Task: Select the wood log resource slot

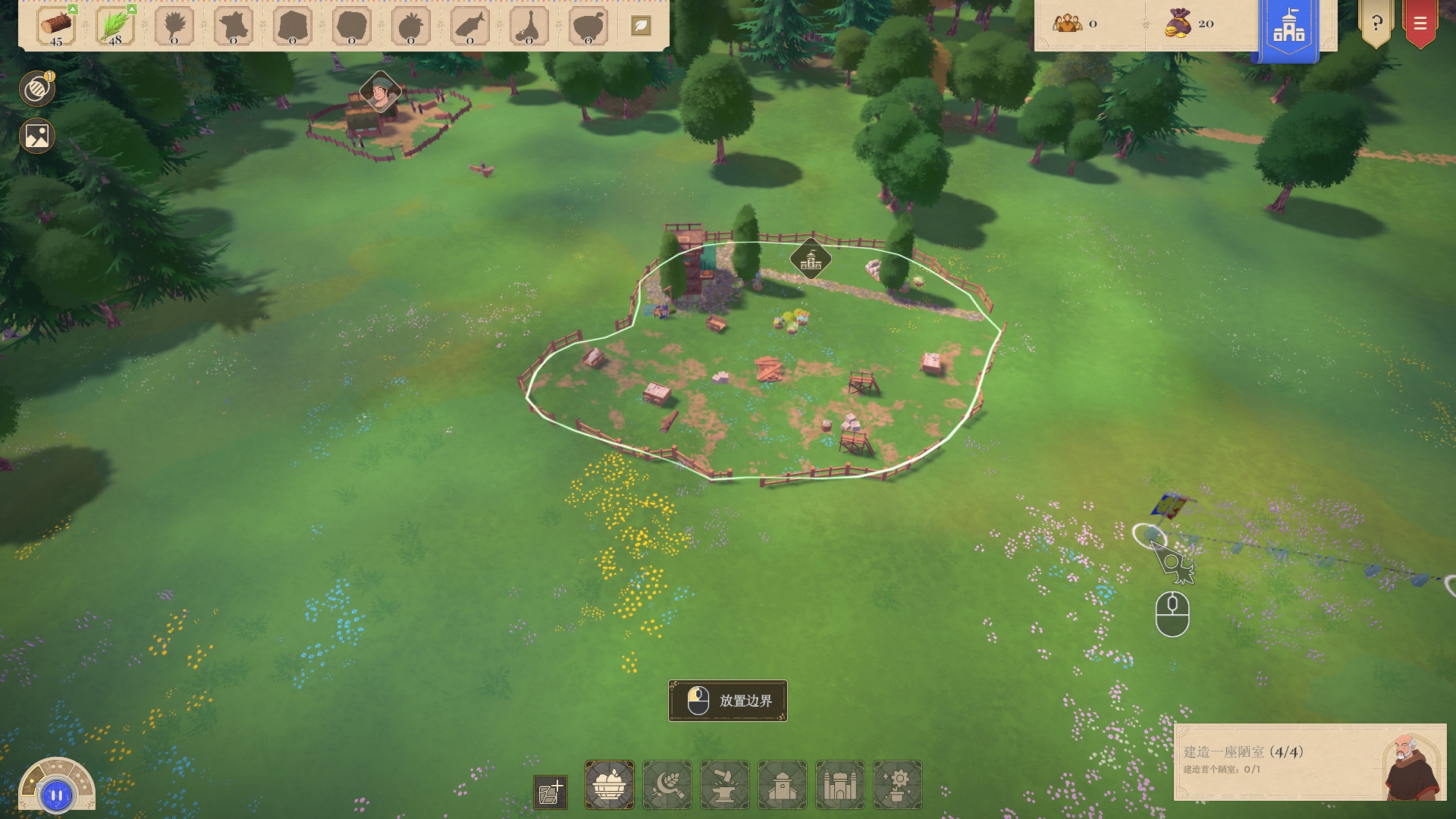Action: click(56, 27)
